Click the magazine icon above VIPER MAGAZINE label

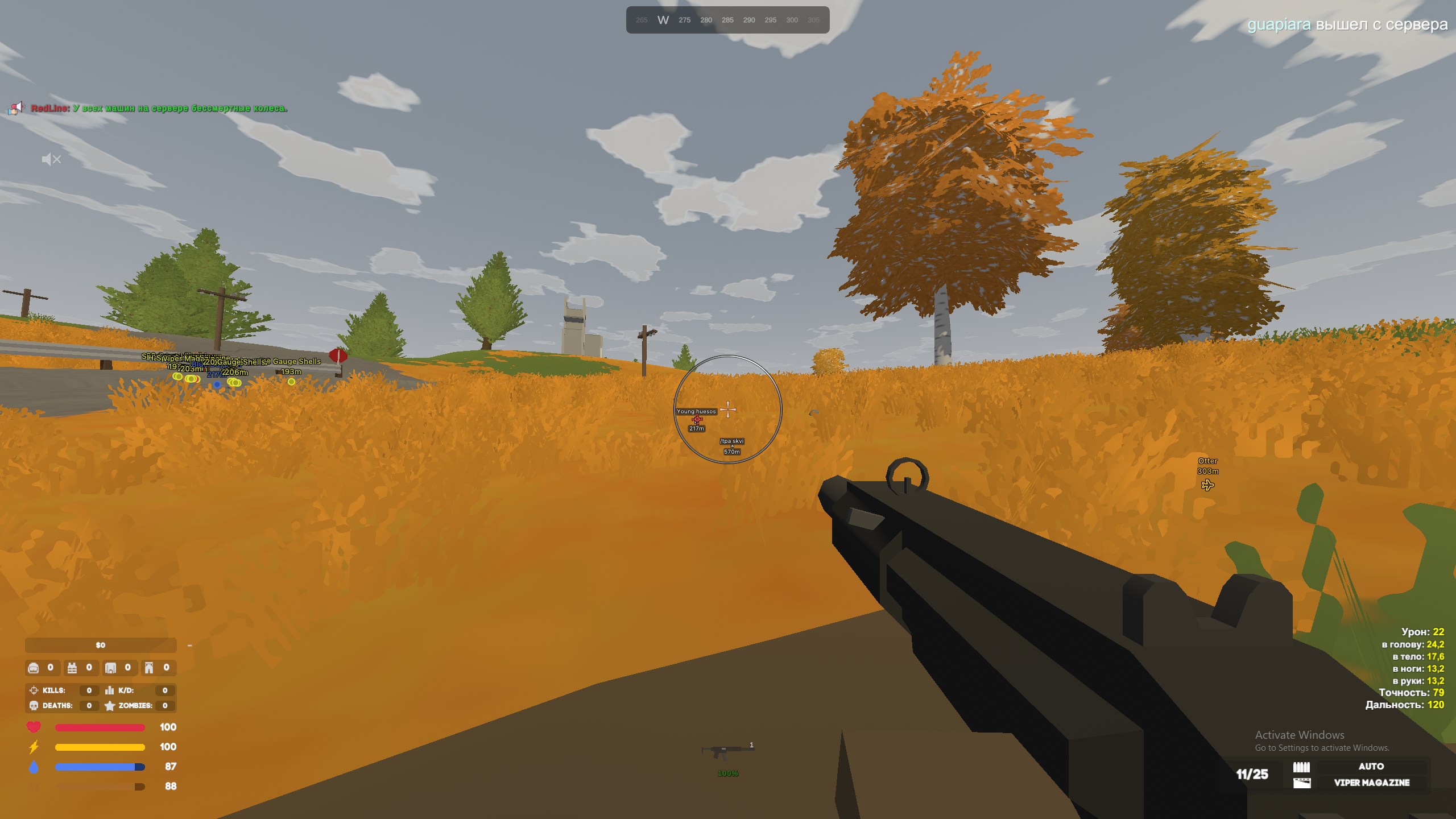(x=1301, y=783)
